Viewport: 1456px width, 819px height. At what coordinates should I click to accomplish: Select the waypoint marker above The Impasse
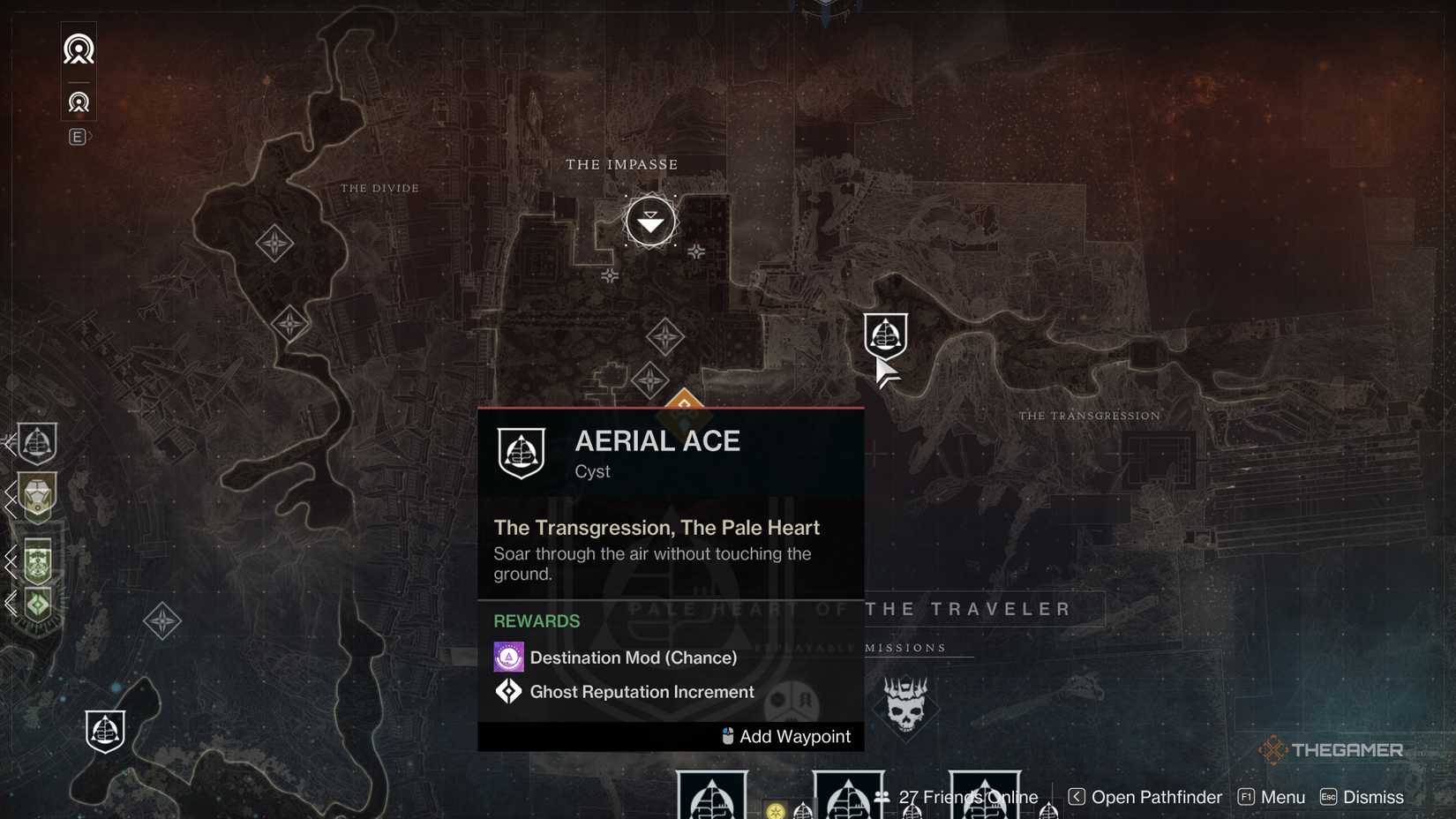(650, 221)
